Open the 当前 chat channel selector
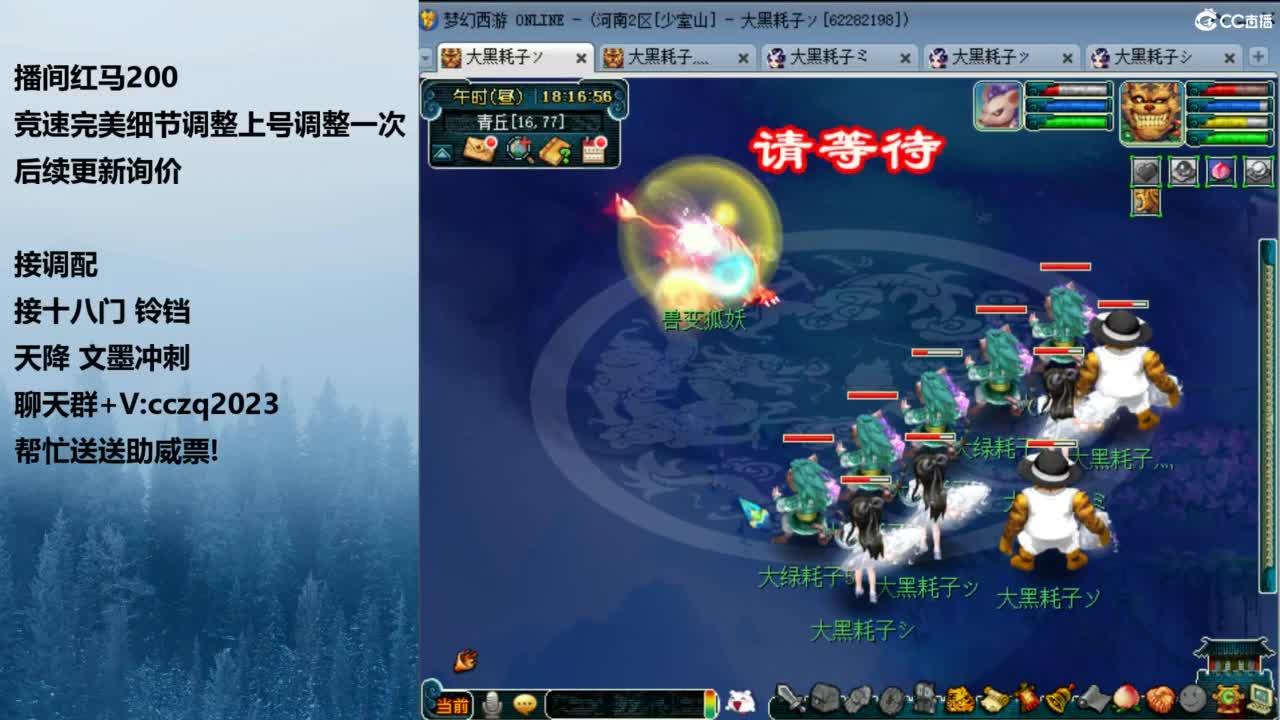 (x=453, y=703)
